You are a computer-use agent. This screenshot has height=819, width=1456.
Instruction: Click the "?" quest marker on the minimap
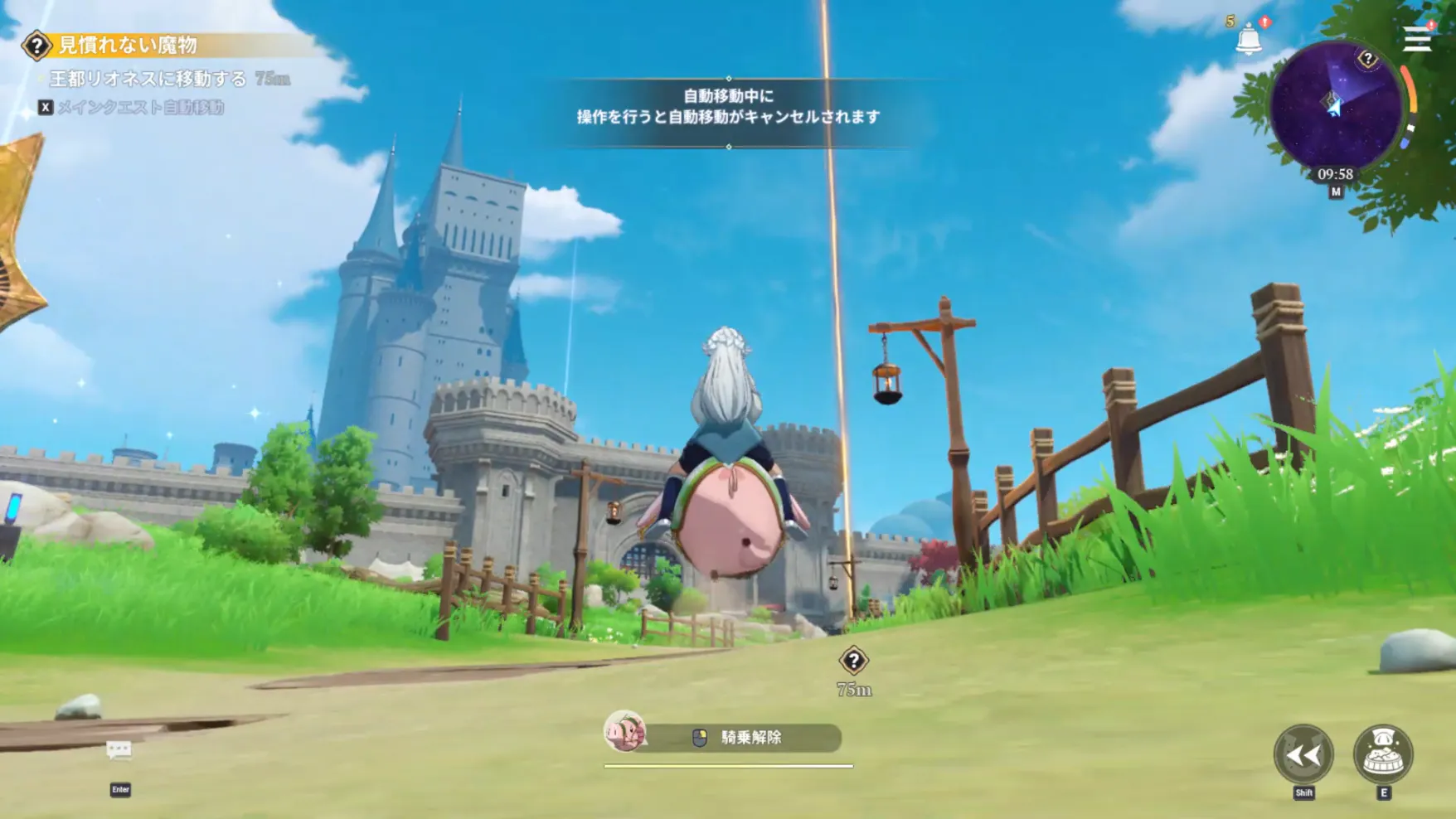click(x=1368, y=58)
